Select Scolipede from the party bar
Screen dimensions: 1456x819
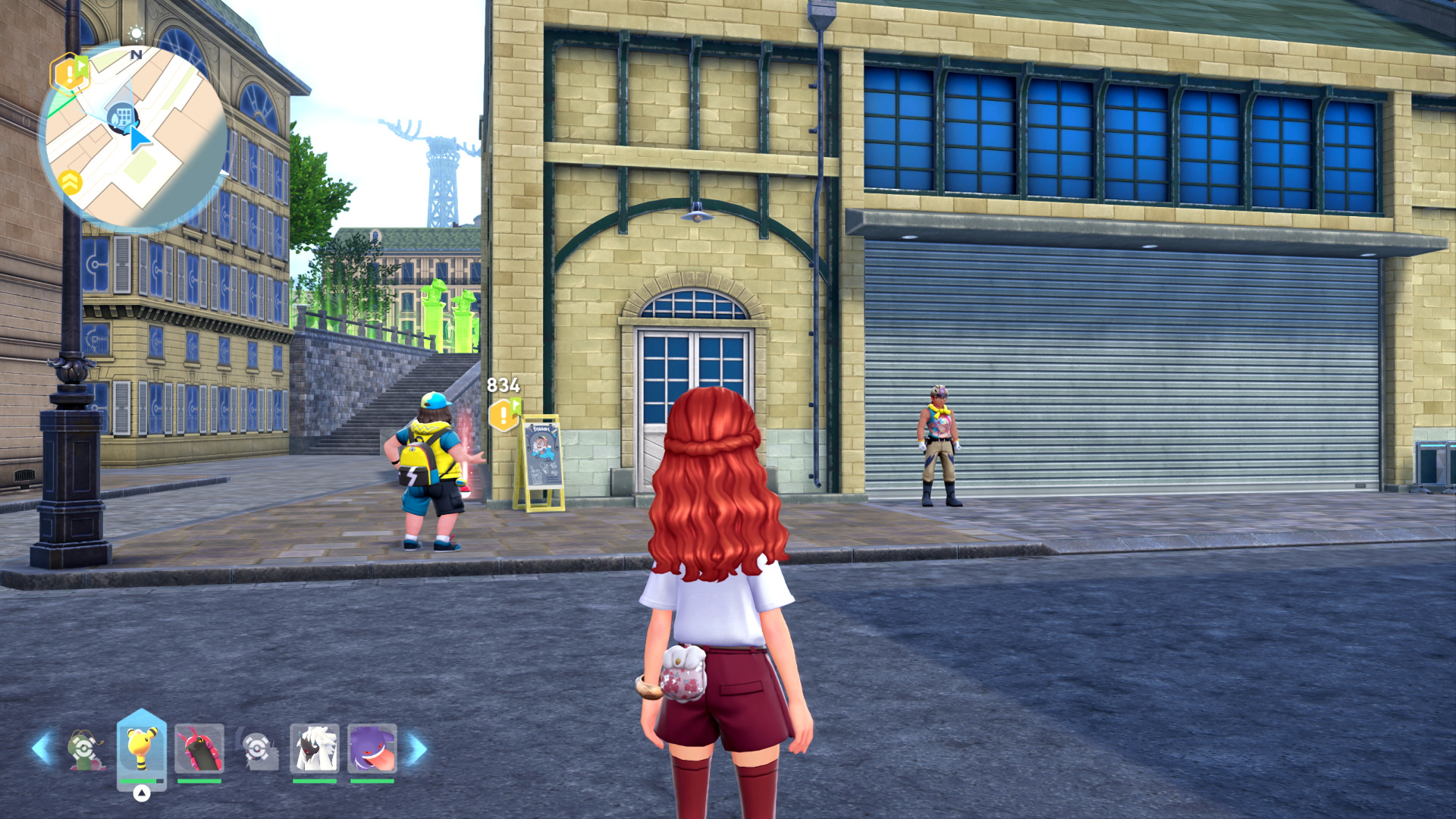point(199,748)
